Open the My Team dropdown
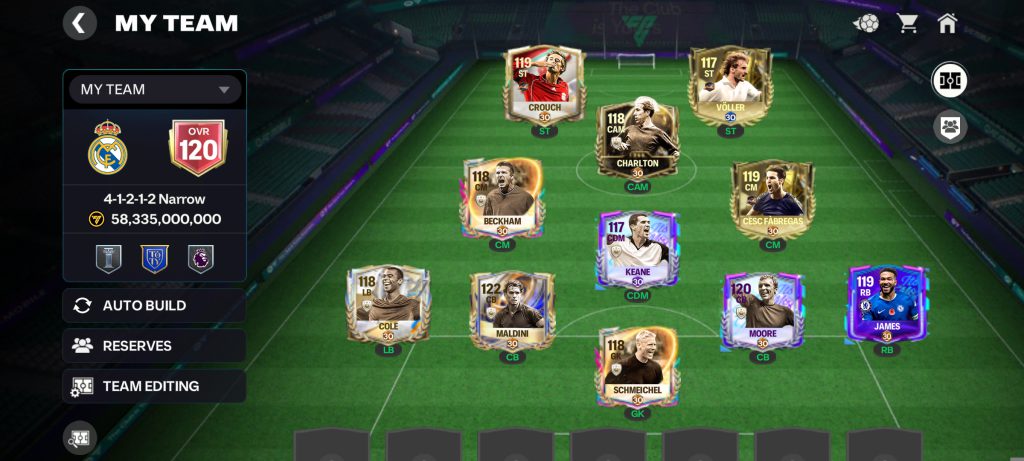The image size is (1024, 461). [x=155, y=89]
